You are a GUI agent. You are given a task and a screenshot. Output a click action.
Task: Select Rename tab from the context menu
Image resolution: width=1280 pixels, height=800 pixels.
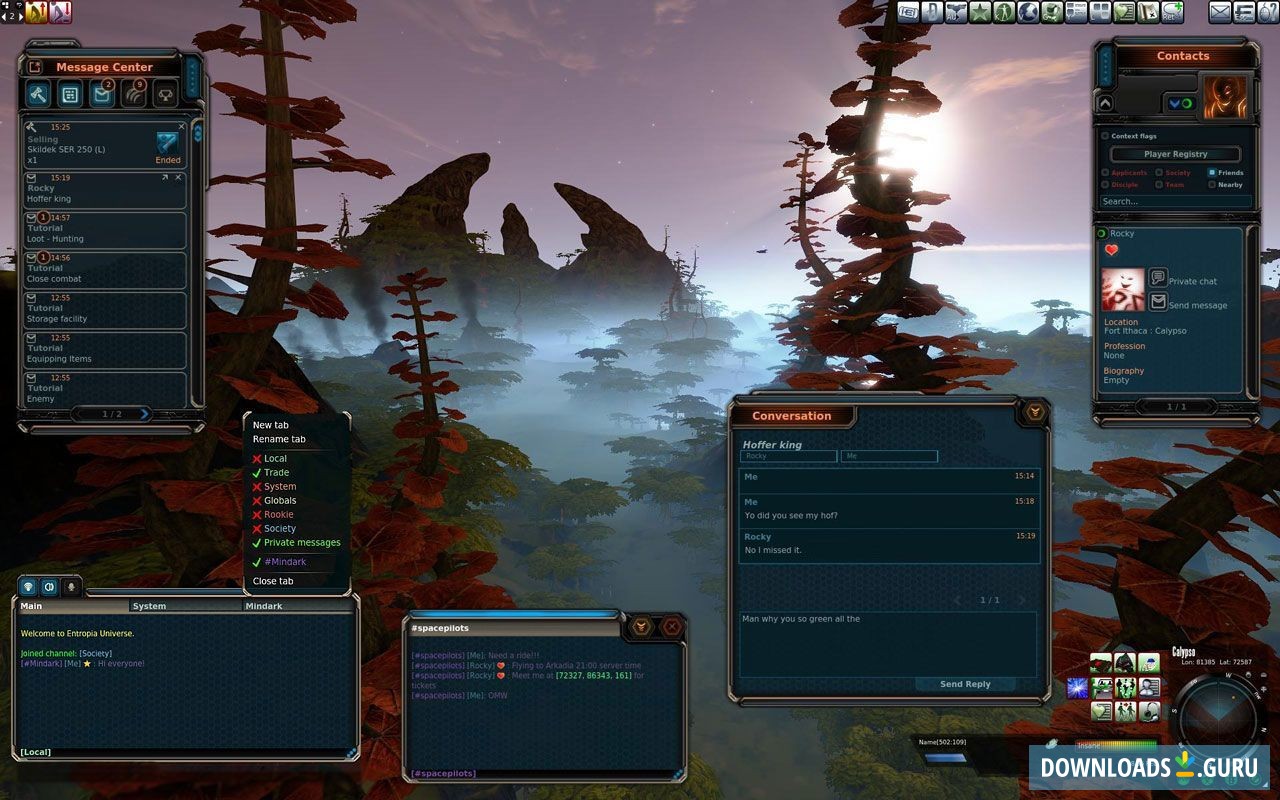[279, 439]
